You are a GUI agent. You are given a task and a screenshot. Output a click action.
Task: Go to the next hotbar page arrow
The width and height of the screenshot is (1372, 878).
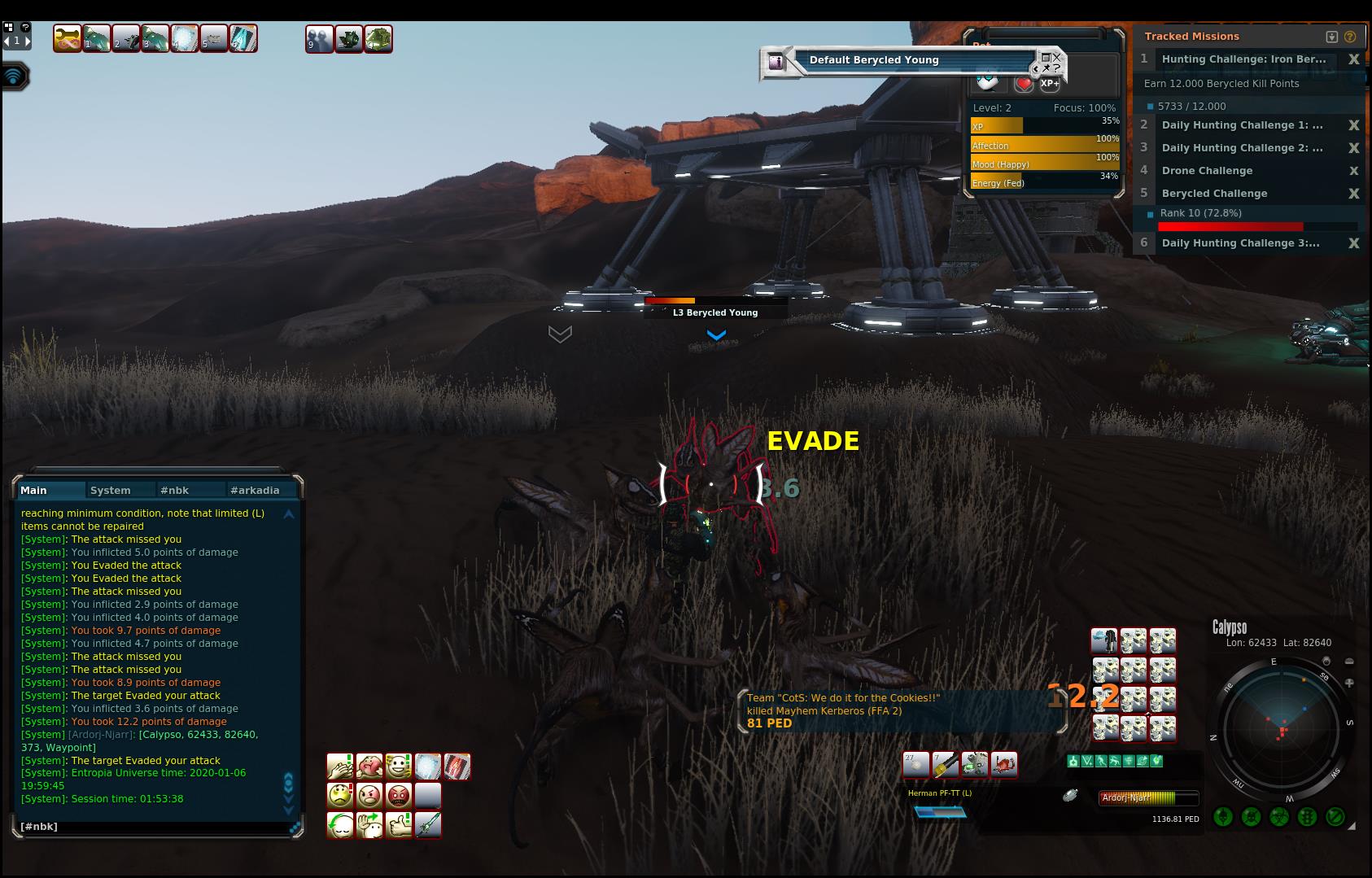27,41
